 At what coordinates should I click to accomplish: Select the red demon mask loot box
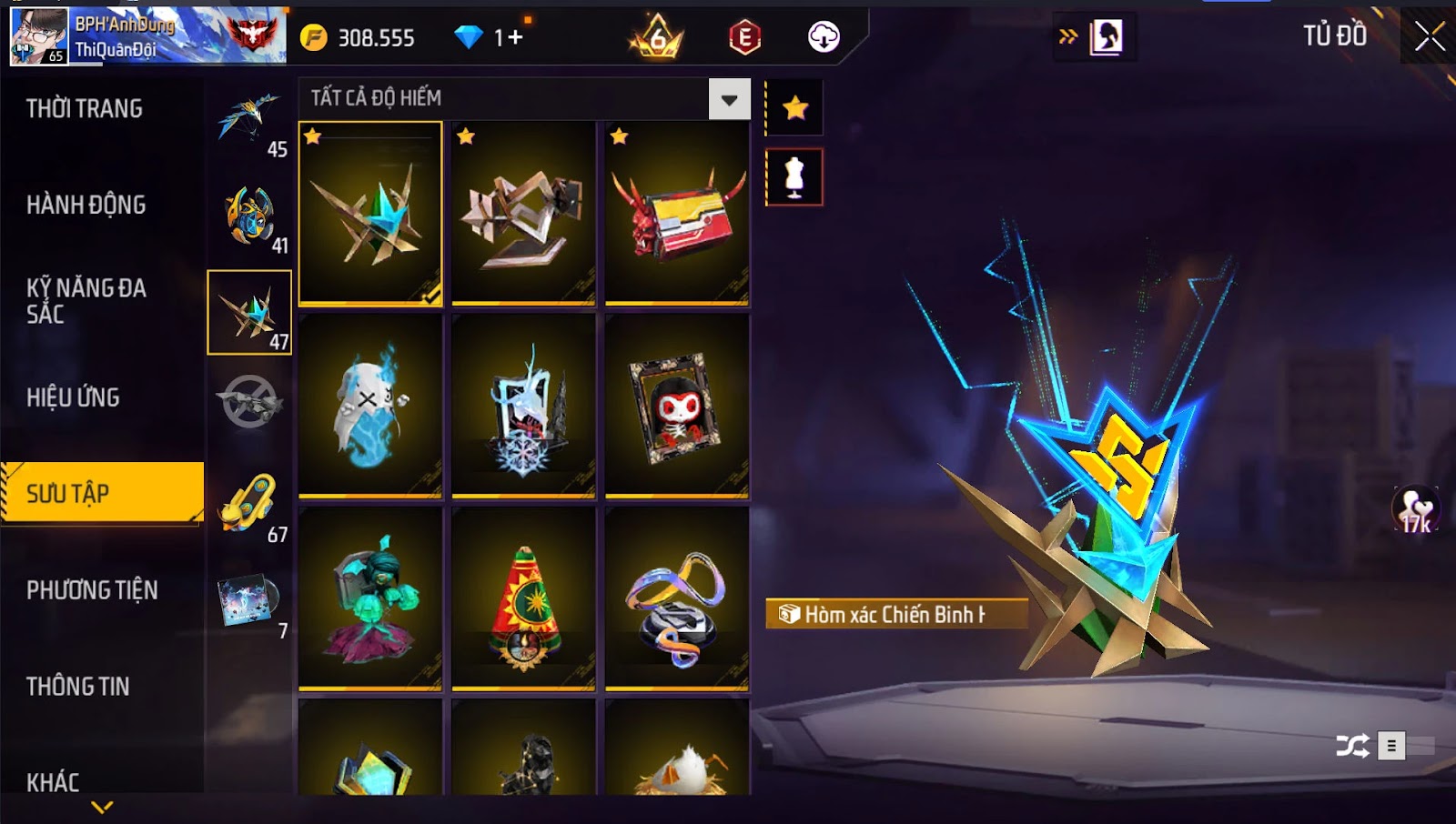point(677,215)
